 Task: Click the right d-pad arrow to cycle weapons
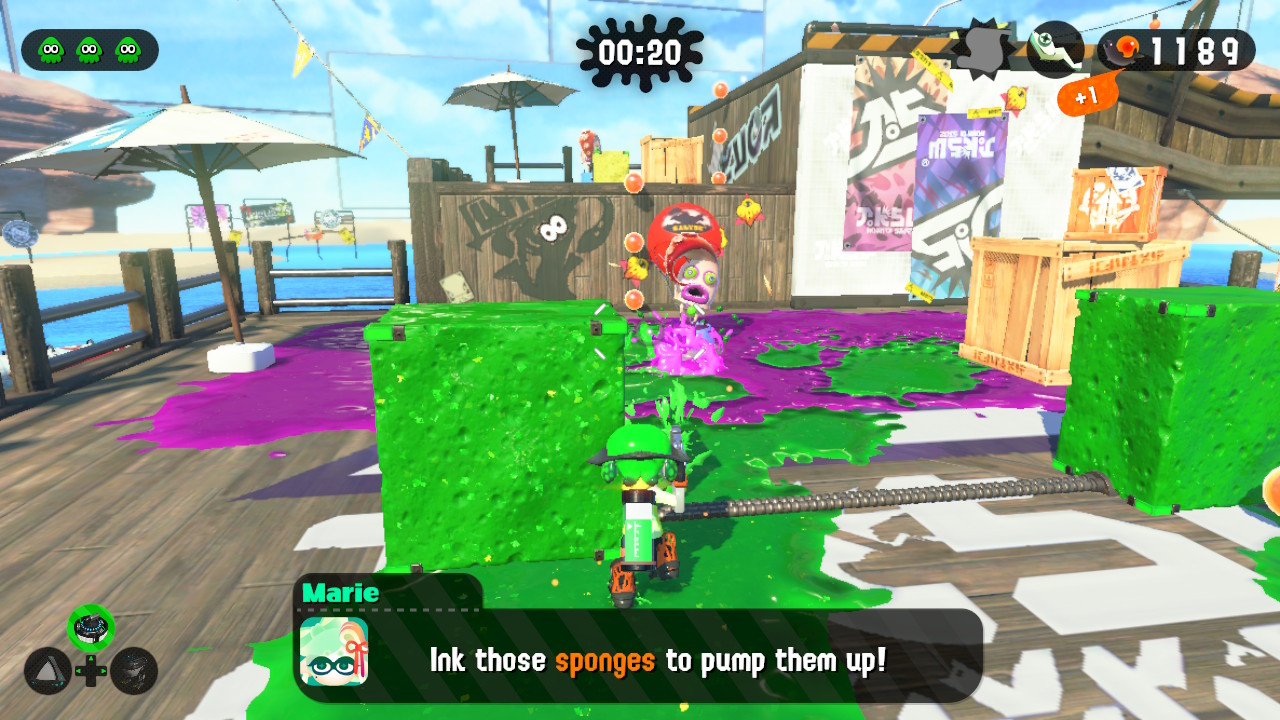tap(103, 671)
